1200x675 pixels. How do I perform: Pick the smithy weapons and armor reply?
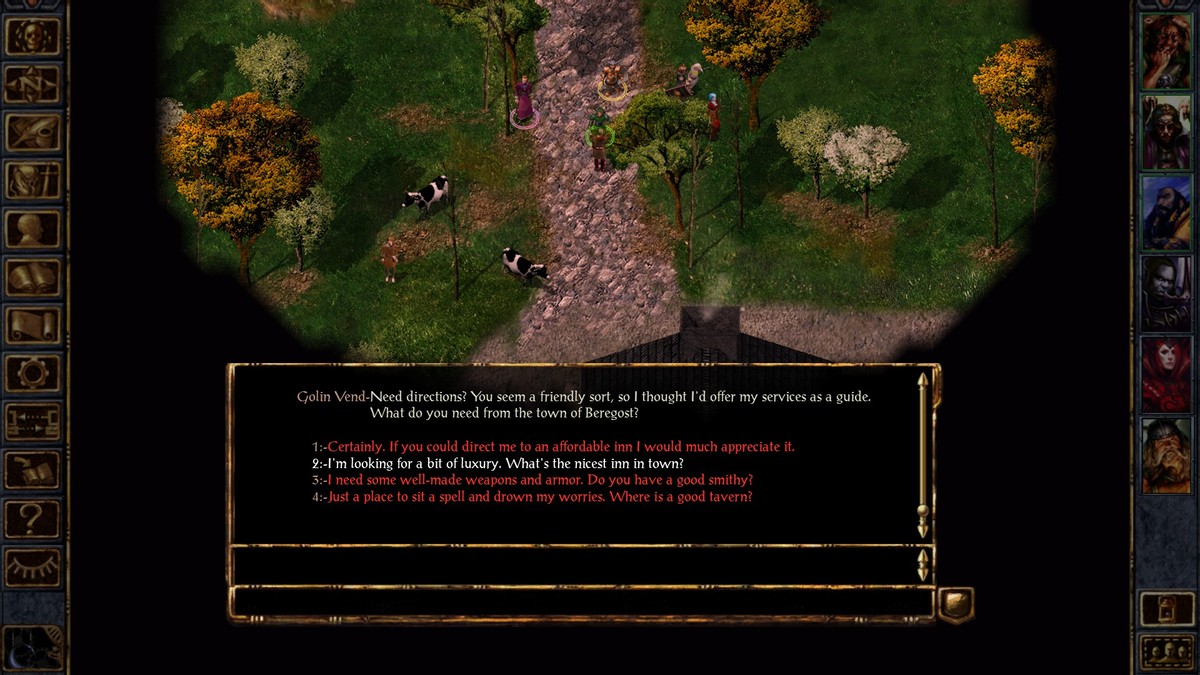point(540,480)
